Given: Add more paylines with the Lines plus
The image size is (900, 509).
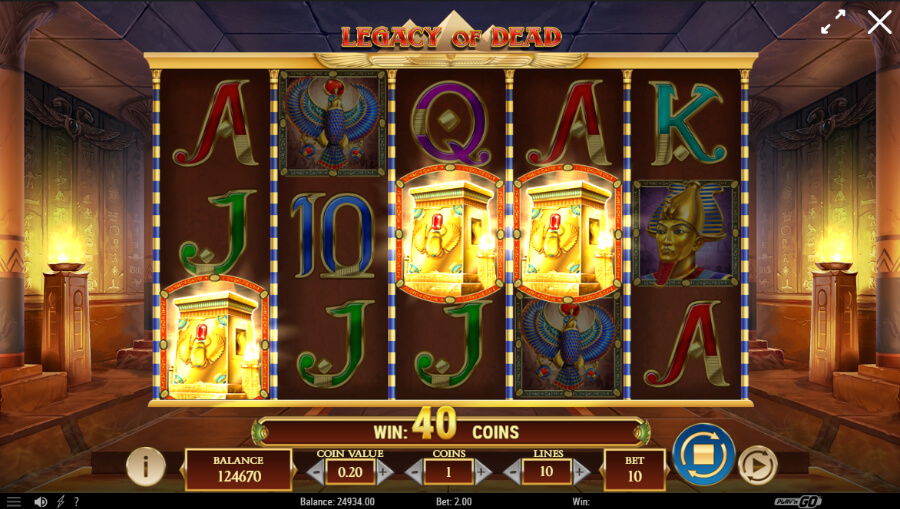Looking at the screenshot, I should [581, 472].
